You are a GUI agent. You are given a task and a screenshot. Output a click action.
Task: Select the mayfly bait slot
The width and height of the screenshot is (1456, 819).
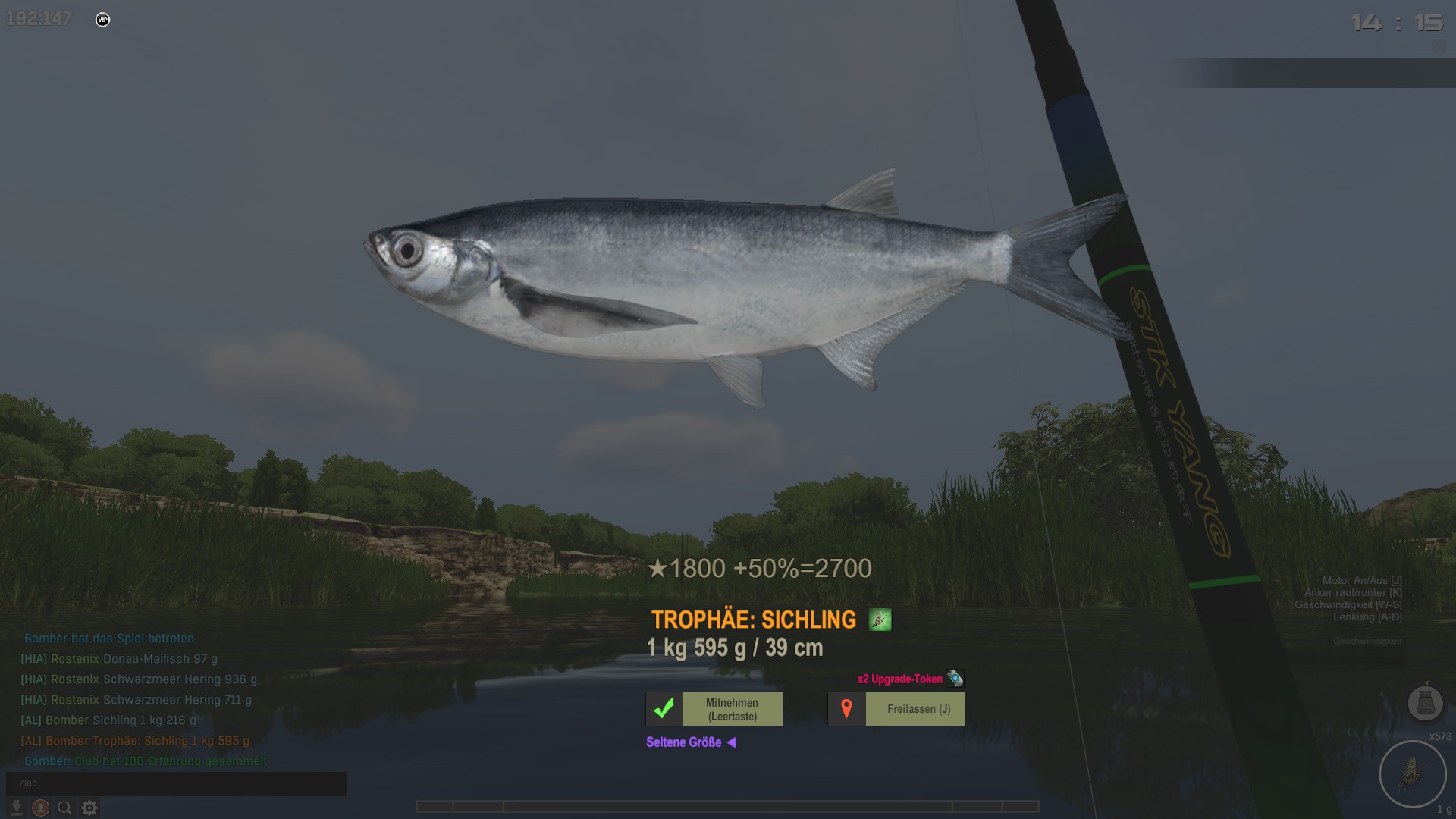coord(1412,774)
